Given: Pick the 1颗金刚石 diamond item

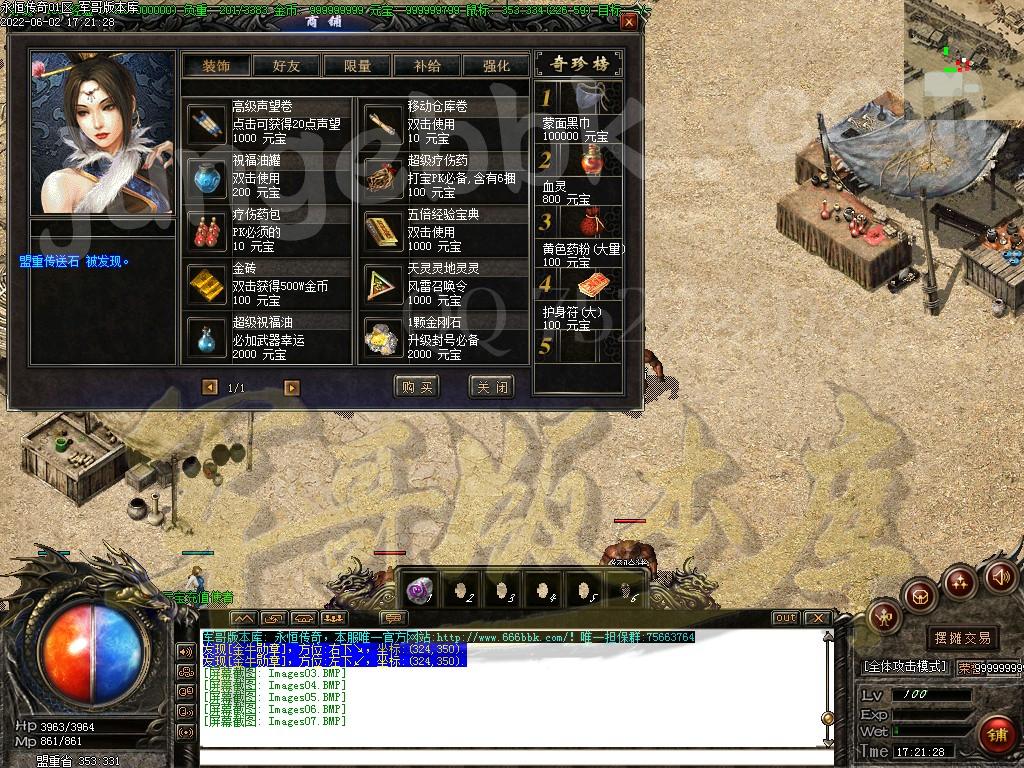Looking at the screenshot, I should (x=383, y=340).
